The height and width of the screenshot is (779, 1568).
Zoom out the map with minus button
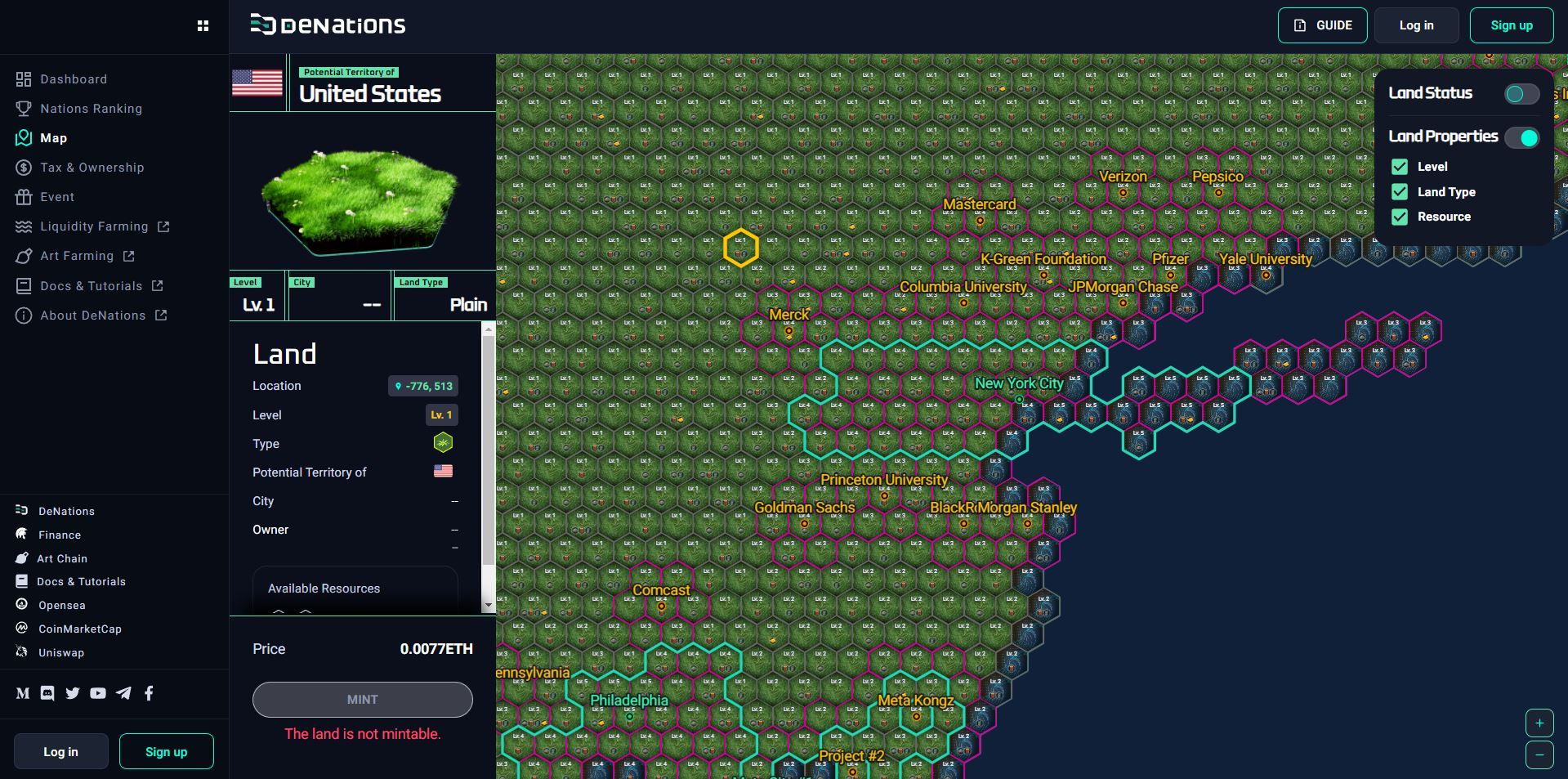coord(1539,754)
